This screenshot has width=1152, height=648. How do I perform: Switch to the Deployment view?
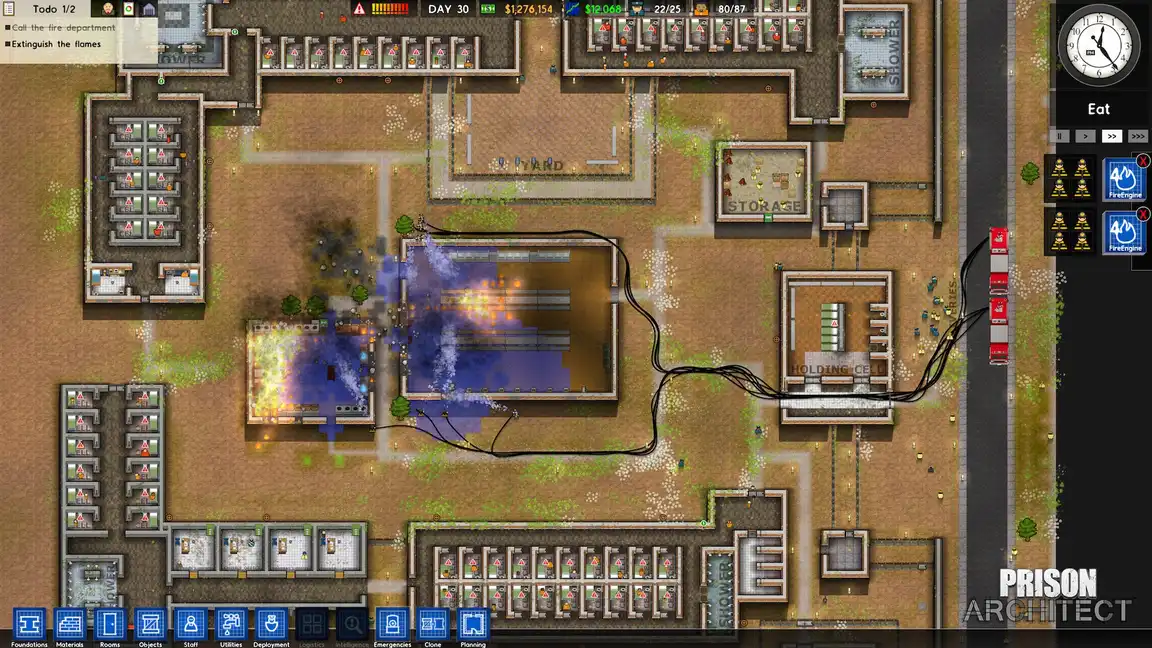pyautogui.click(x=271, y=625)
